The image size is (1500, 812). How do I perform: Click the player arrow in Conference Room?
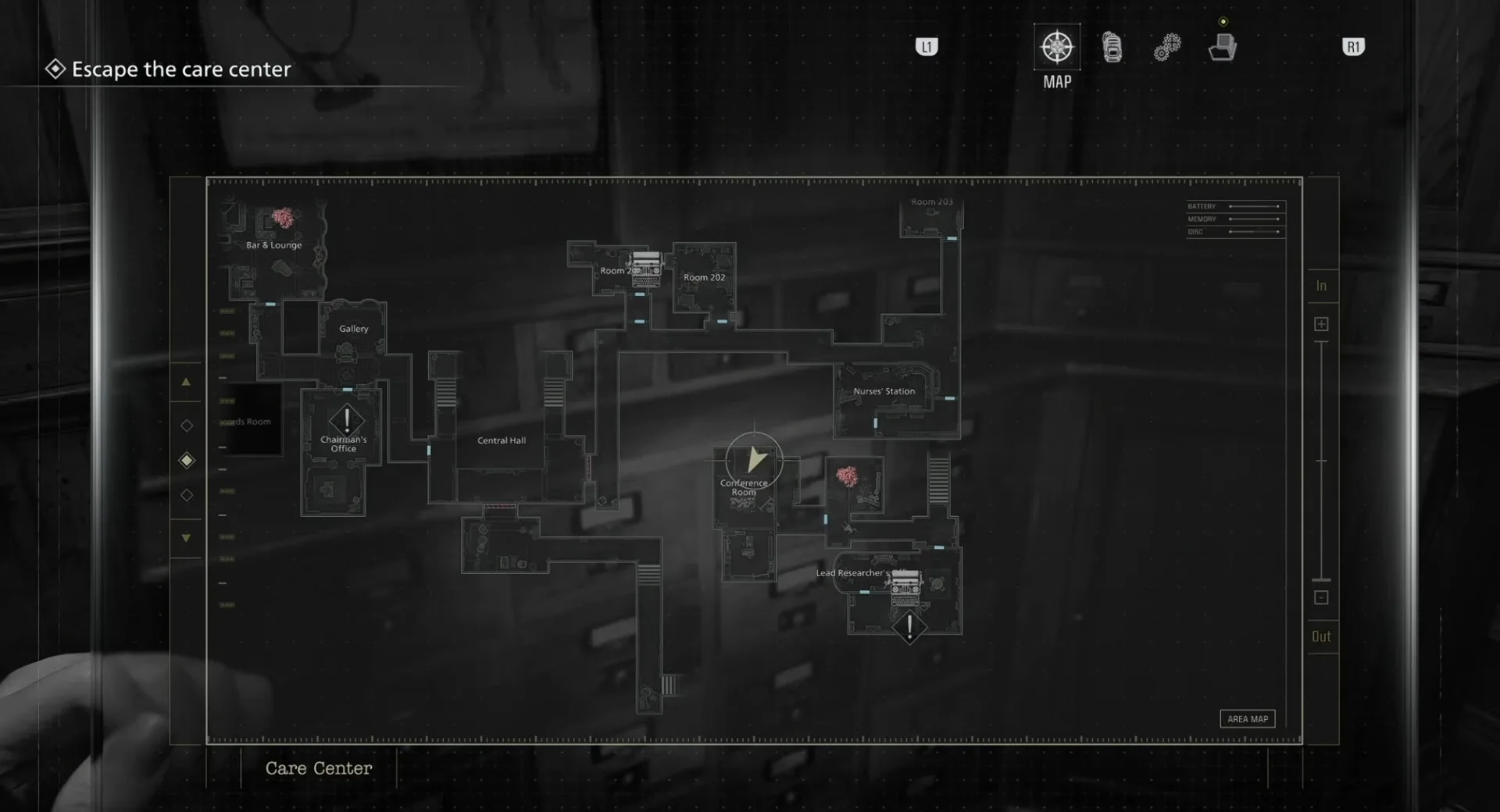(x=755, y=460)
